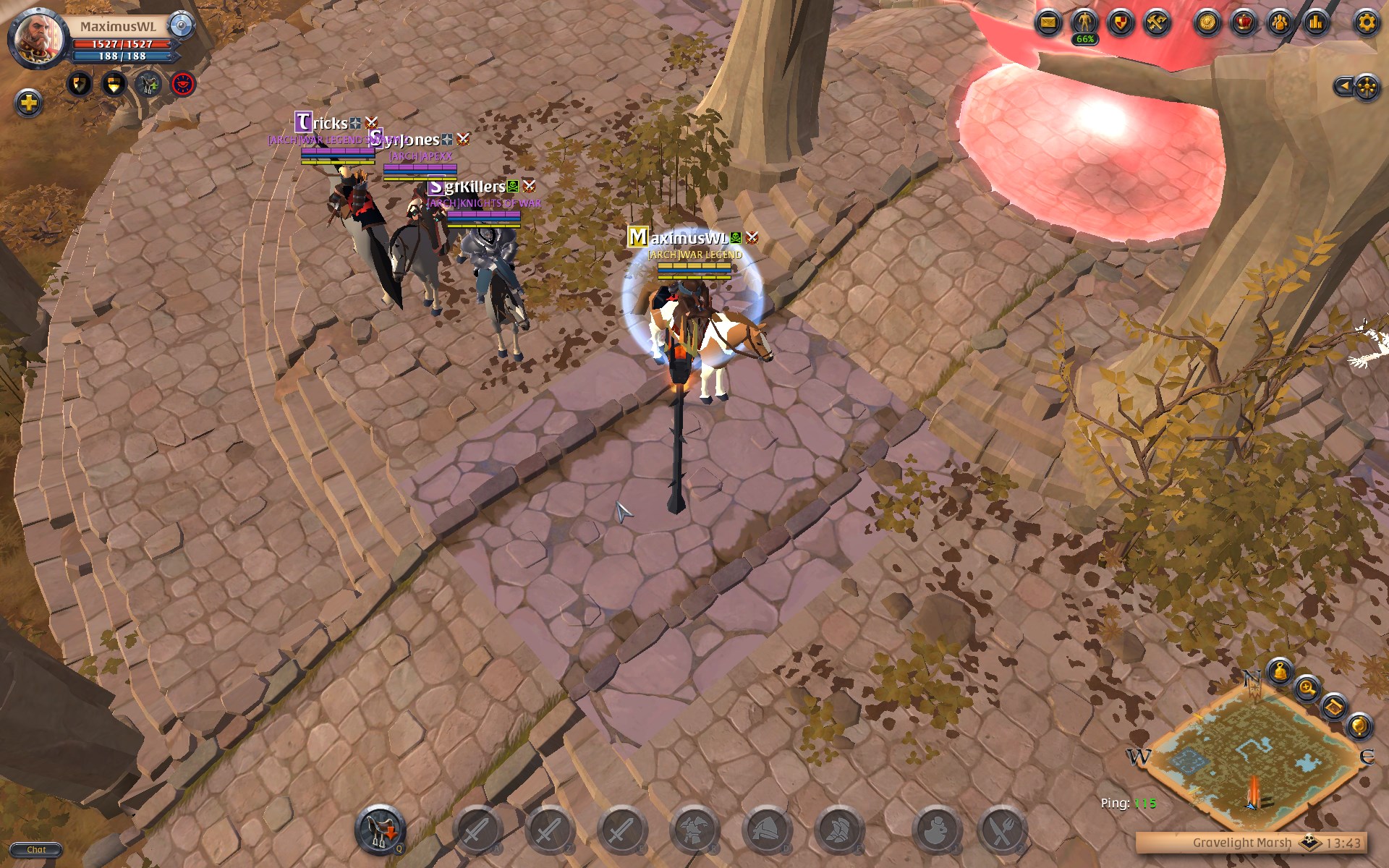This screenshot has height=868, width=1389.
Task: Toggle the mount buff icon under the portrait
Action: [149, 84]
